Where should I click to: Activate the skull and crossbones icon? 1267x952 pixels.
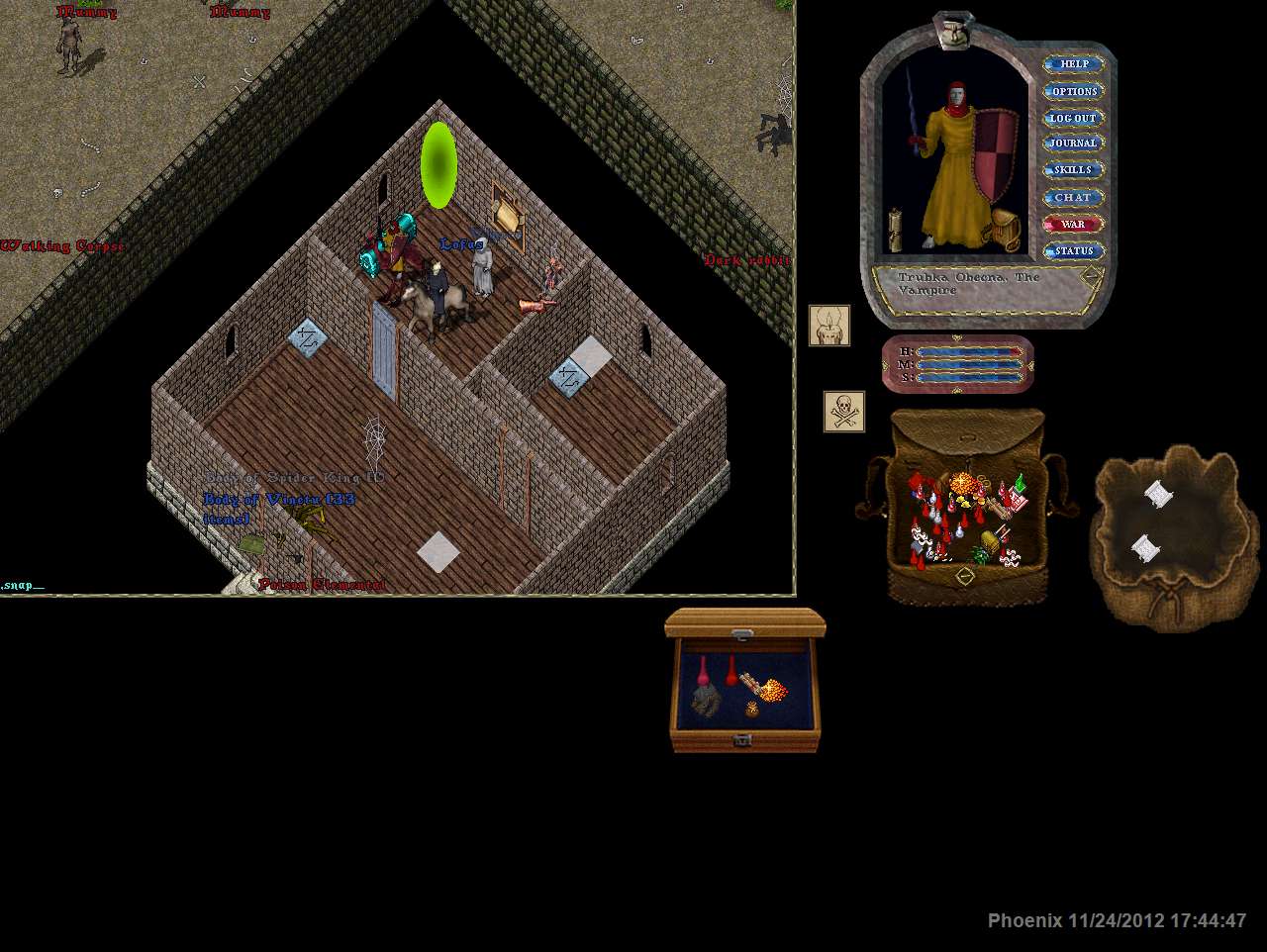(844, 412)
